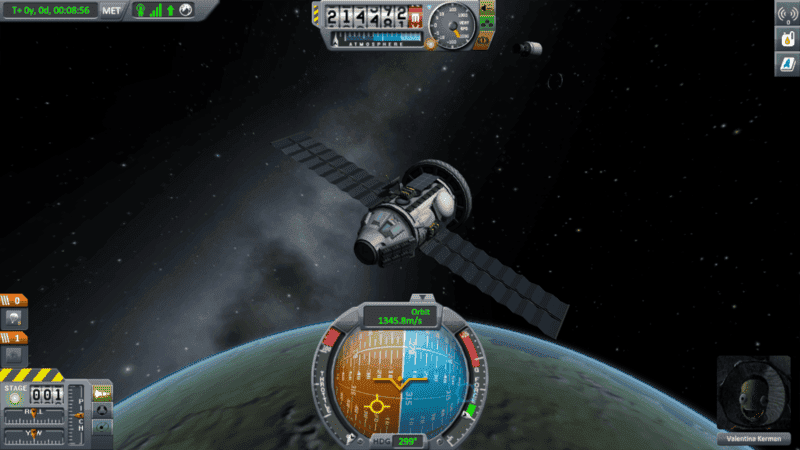This screenshot has height=450, width=800.
Task: Switch to staging mode with the rocket icon
Action: coord(102,394)
